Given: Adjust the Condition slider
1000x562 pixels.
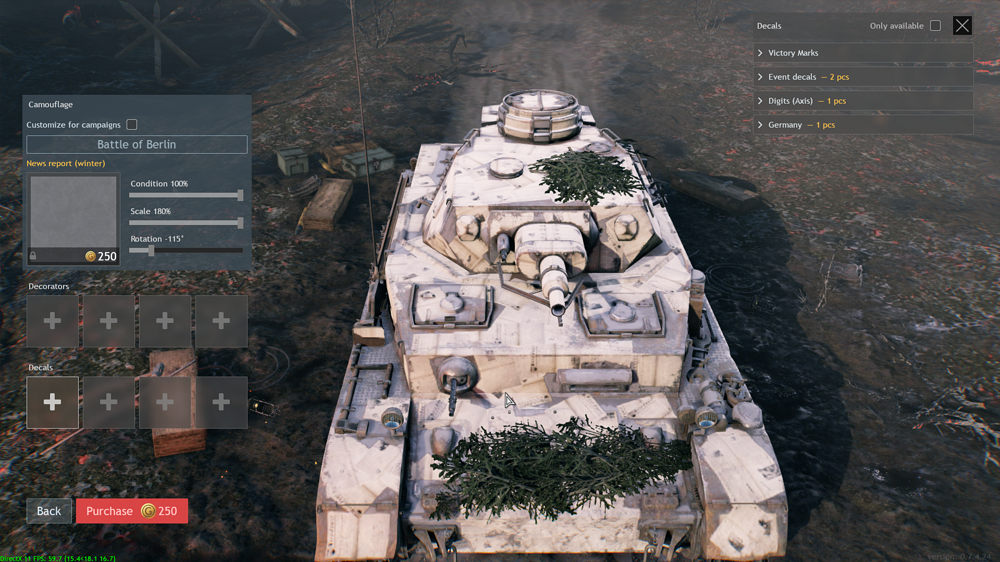Looking at the screenshot, I should pyautogui.click(x=240, y=195).
